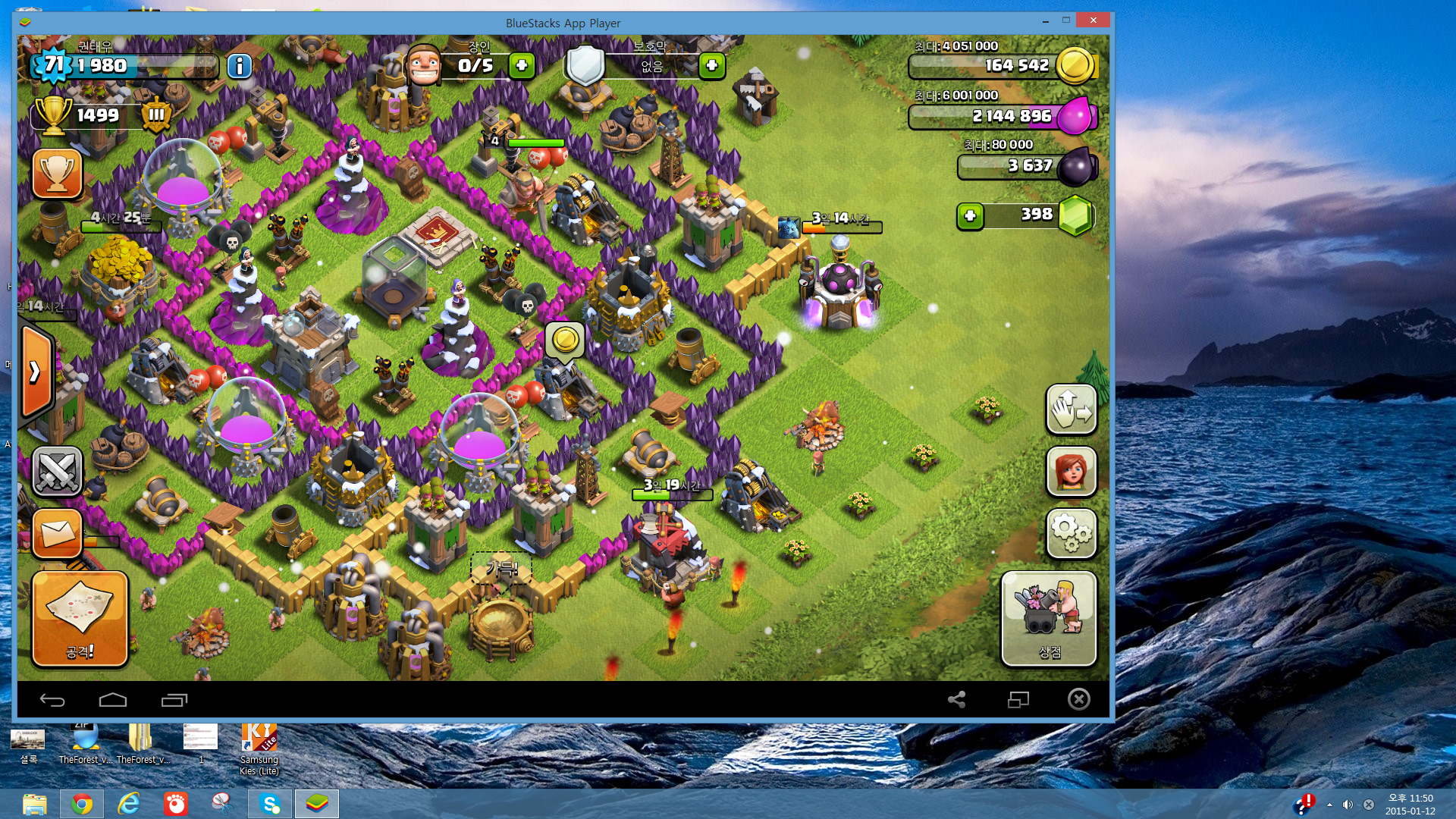Viewport: 1456px width, 819px height.
Task: Add a builder with the green plus
Action: (522, 66)
